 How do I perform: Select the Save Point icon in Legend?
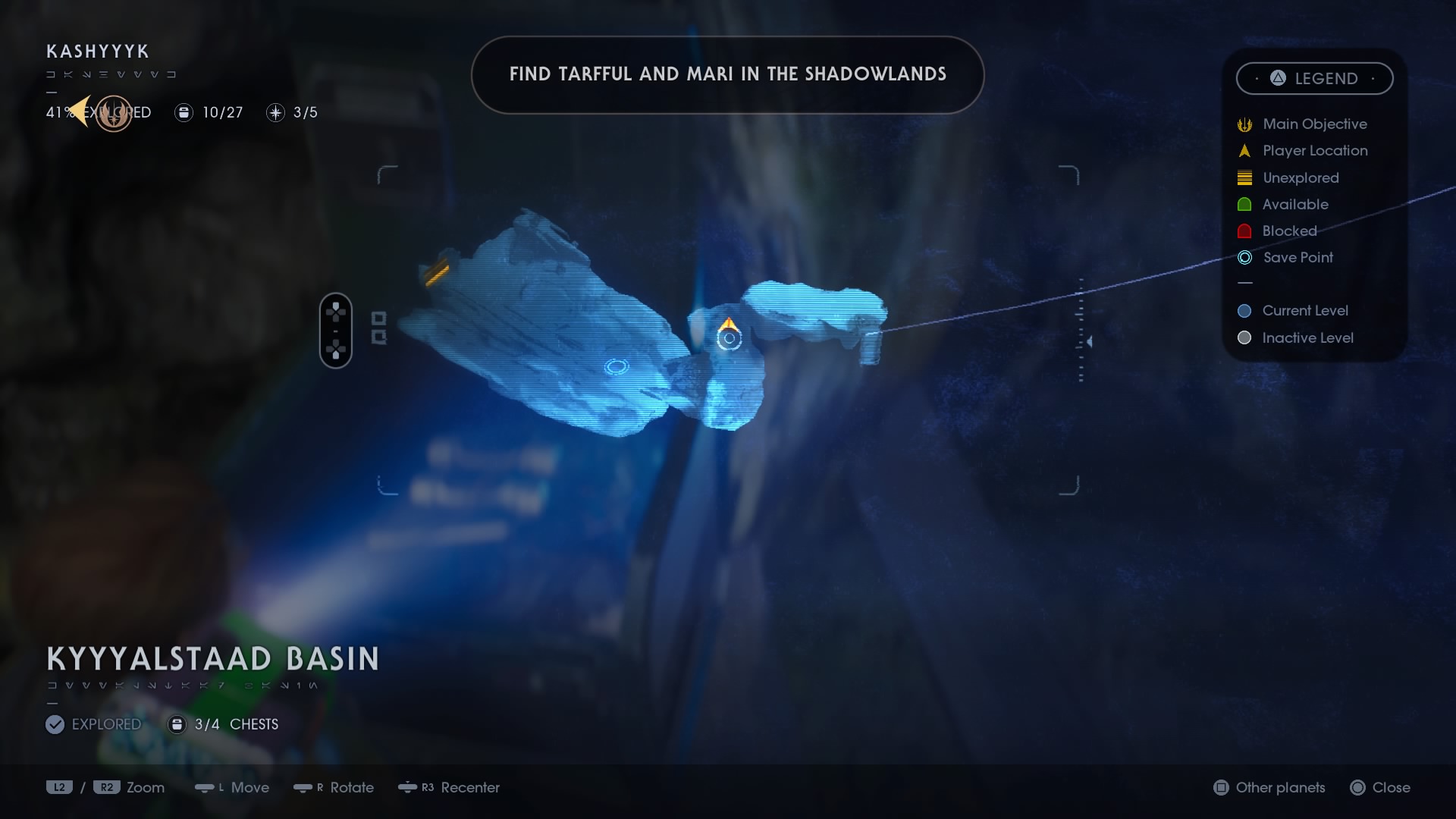tap(1245, 257)
